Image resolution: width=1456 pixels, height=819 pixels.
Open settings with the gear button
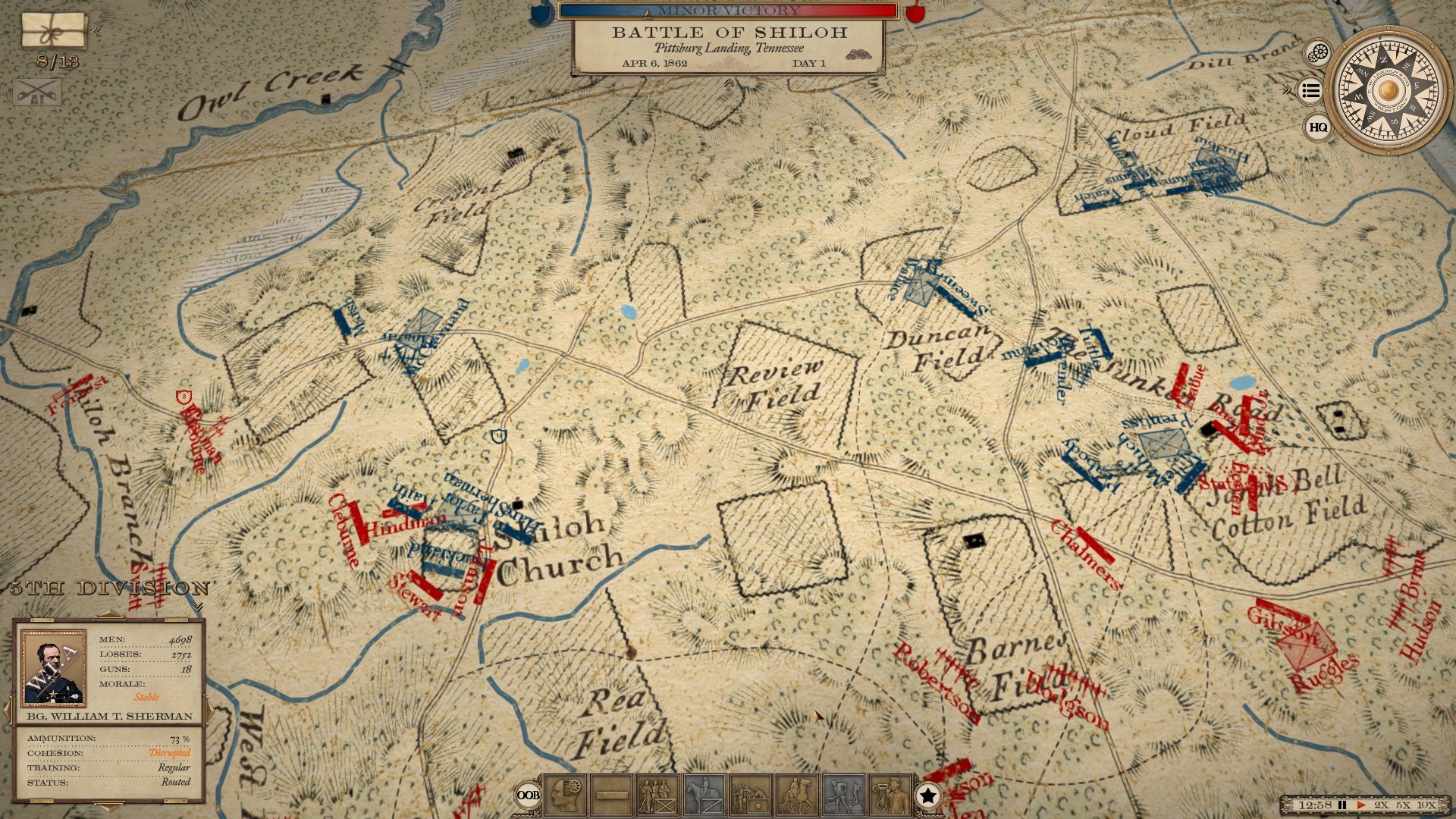point(1319,53)
